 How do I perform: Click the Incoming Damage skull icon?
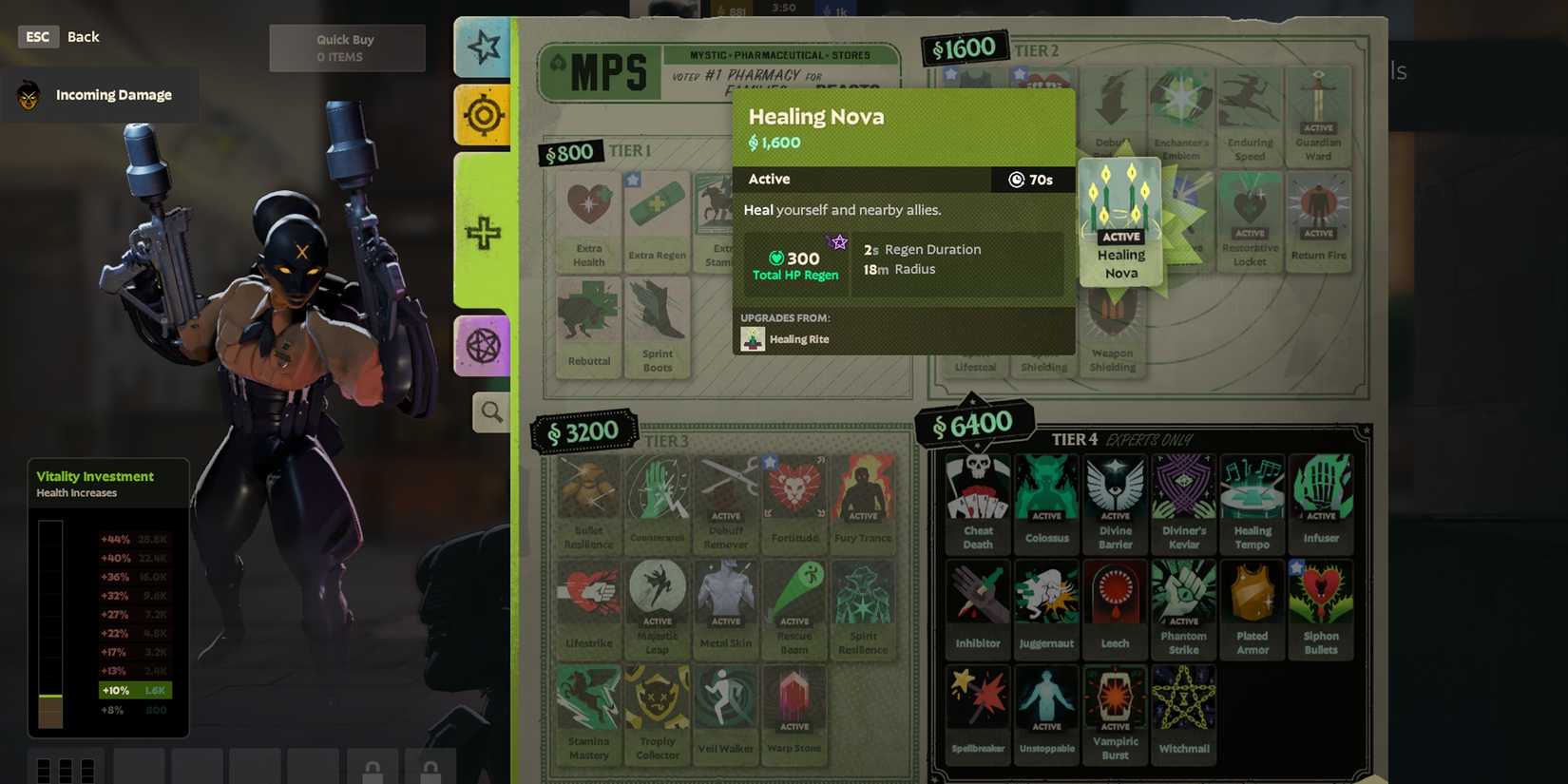point(29,94)
